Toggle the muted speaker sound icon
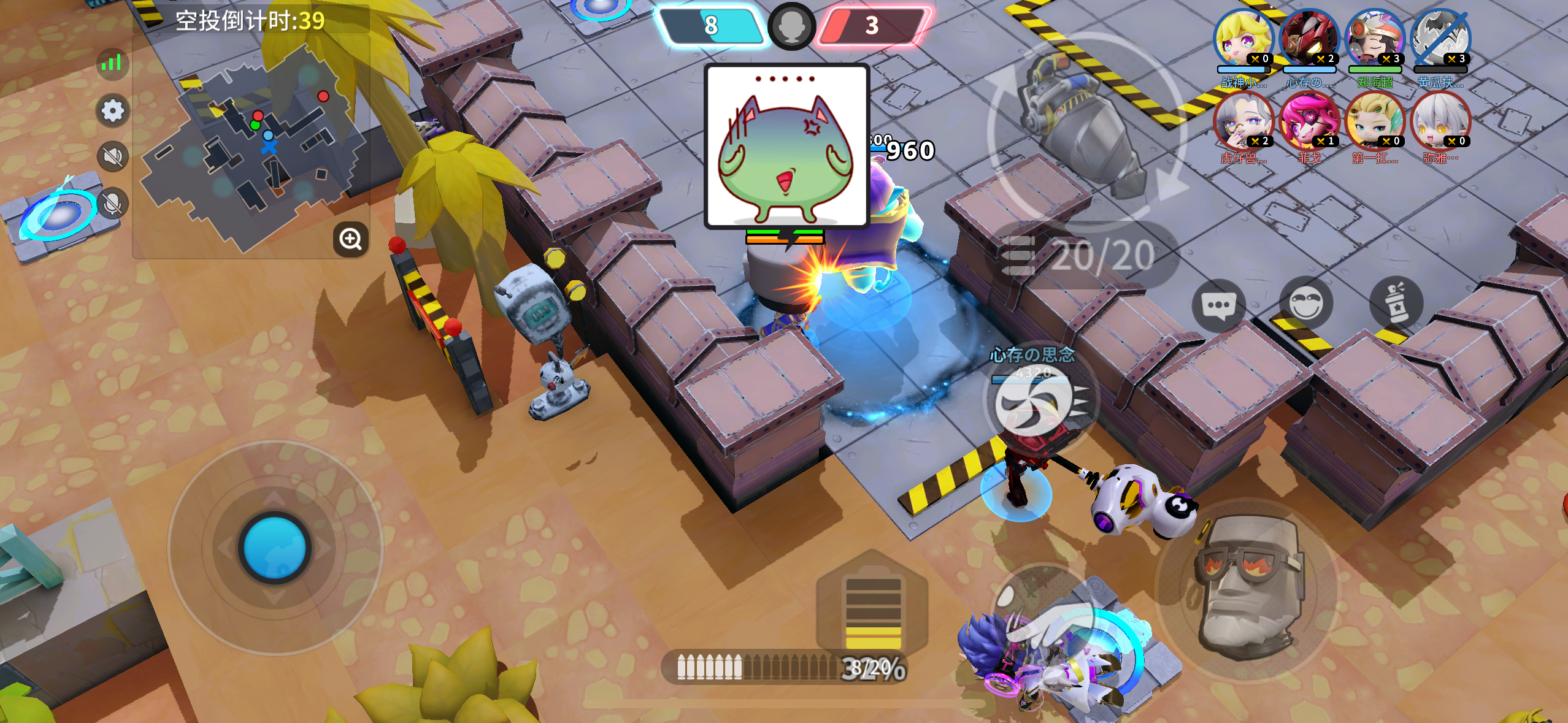 pos(112,158)
